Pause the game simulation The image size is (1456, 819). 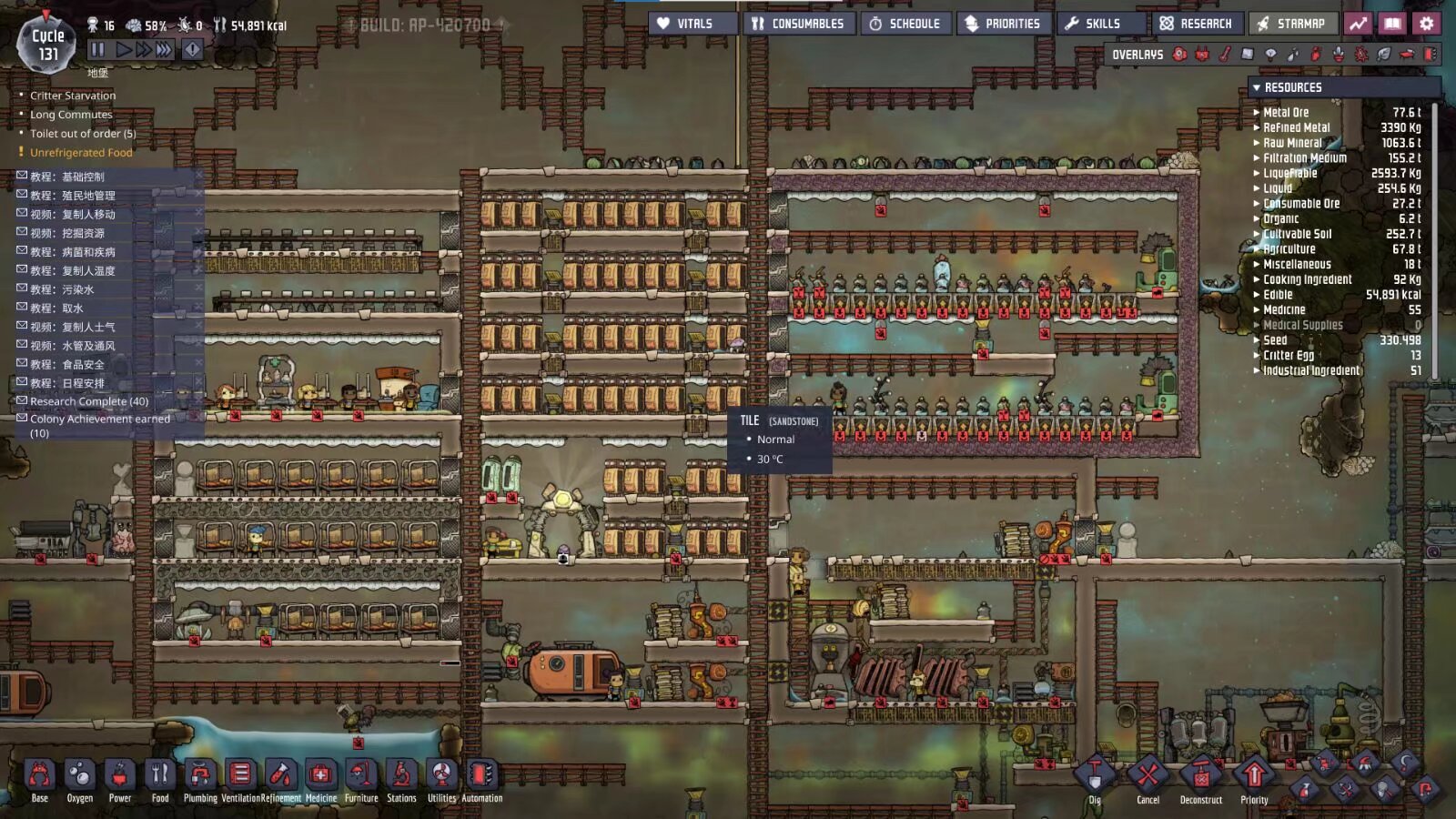pyautogui.click(x=97, y=50)
